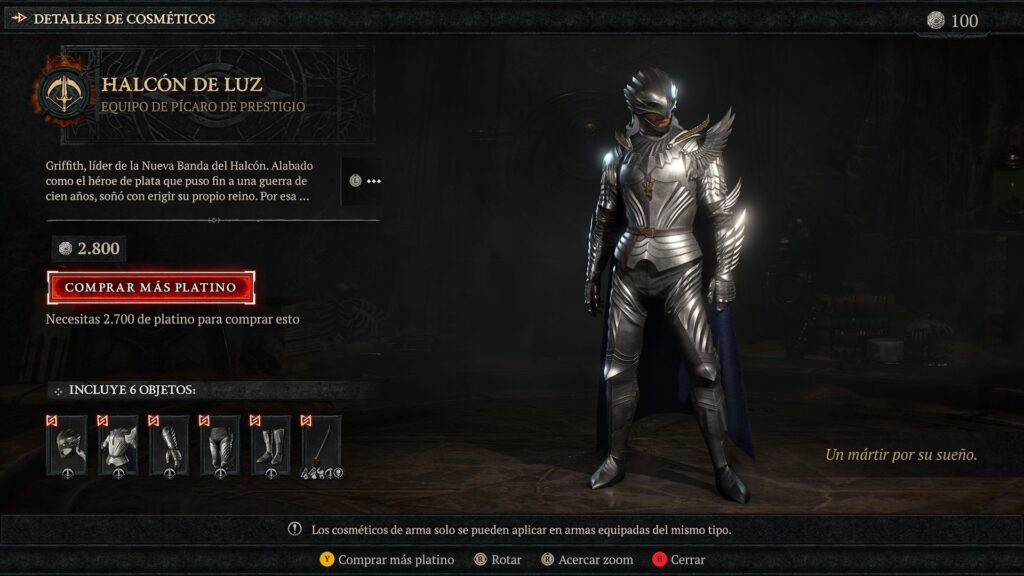Select the helmet cosmetic item

coord(67,445)
